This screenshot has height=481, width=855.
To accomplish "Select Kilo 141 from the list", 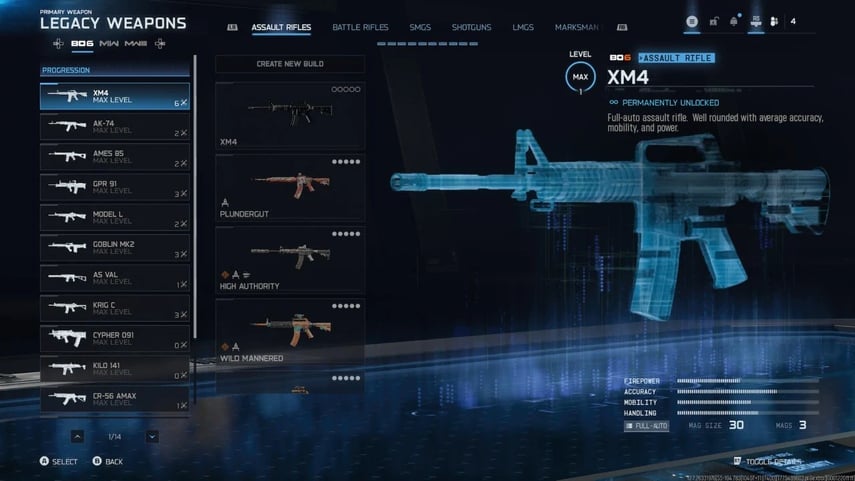I will point(115,369).
